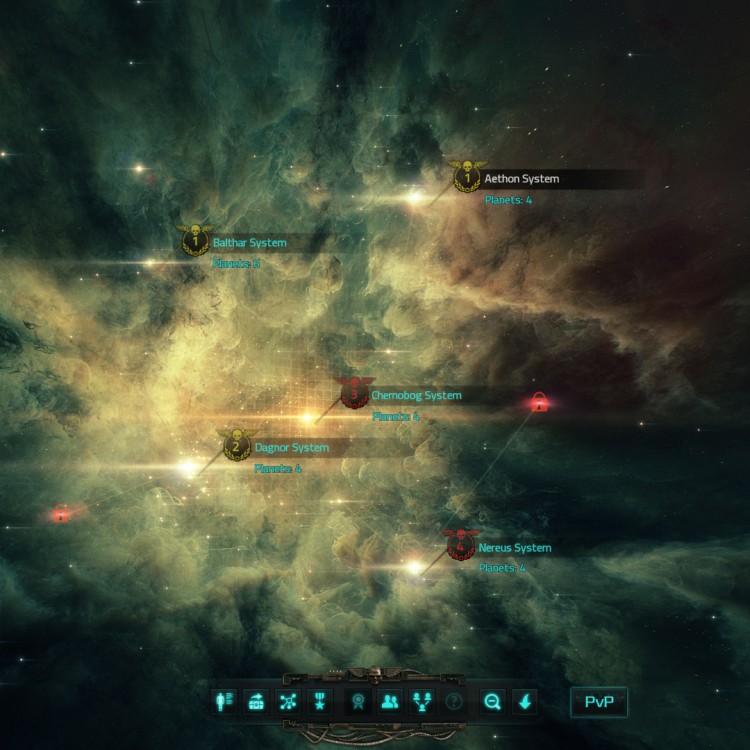Open the inventory chest icon
750x750 pixels.
click(x=256, y=701)
